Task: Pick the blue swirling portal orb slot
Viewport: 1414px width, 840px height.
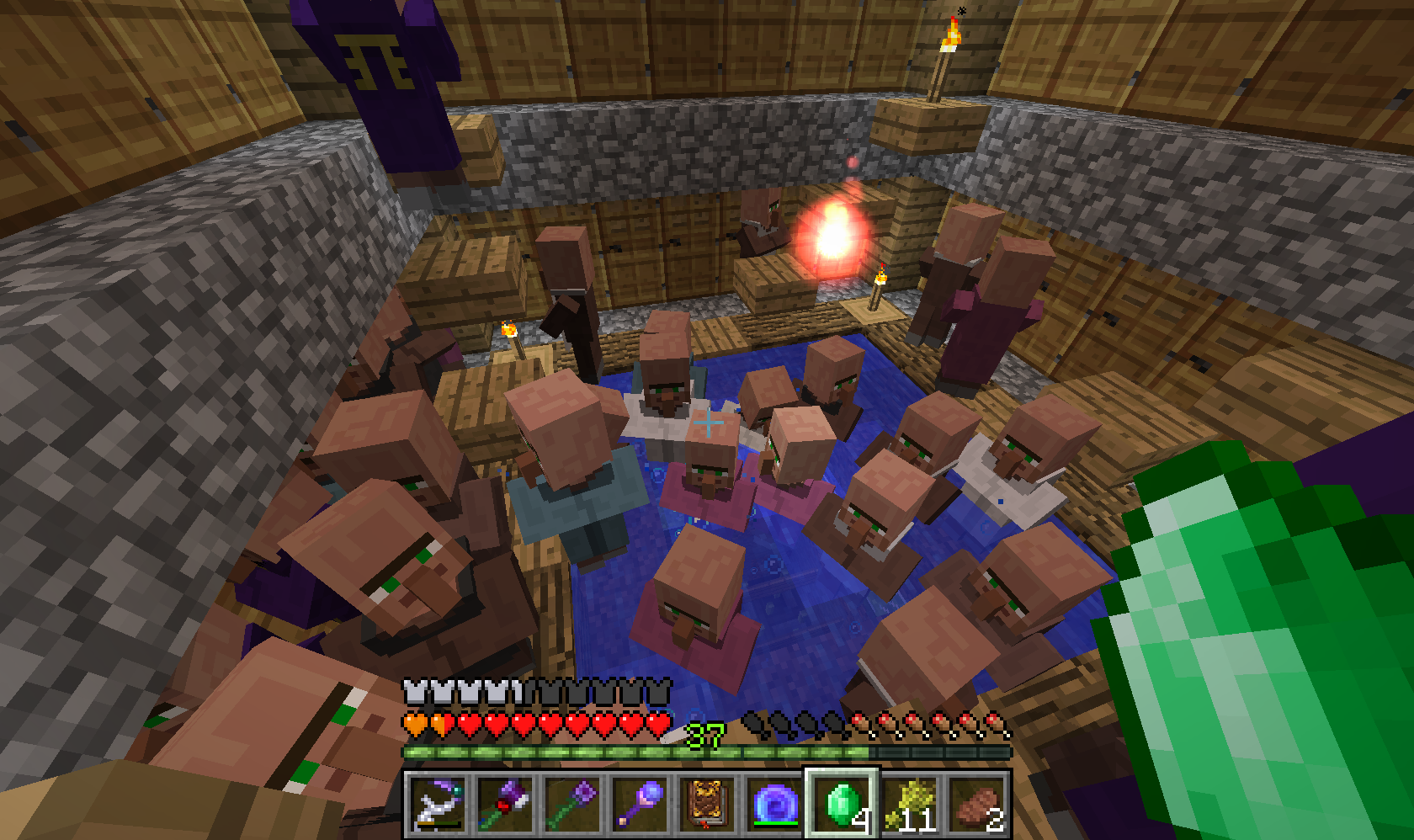Action: tap(774, 804)
